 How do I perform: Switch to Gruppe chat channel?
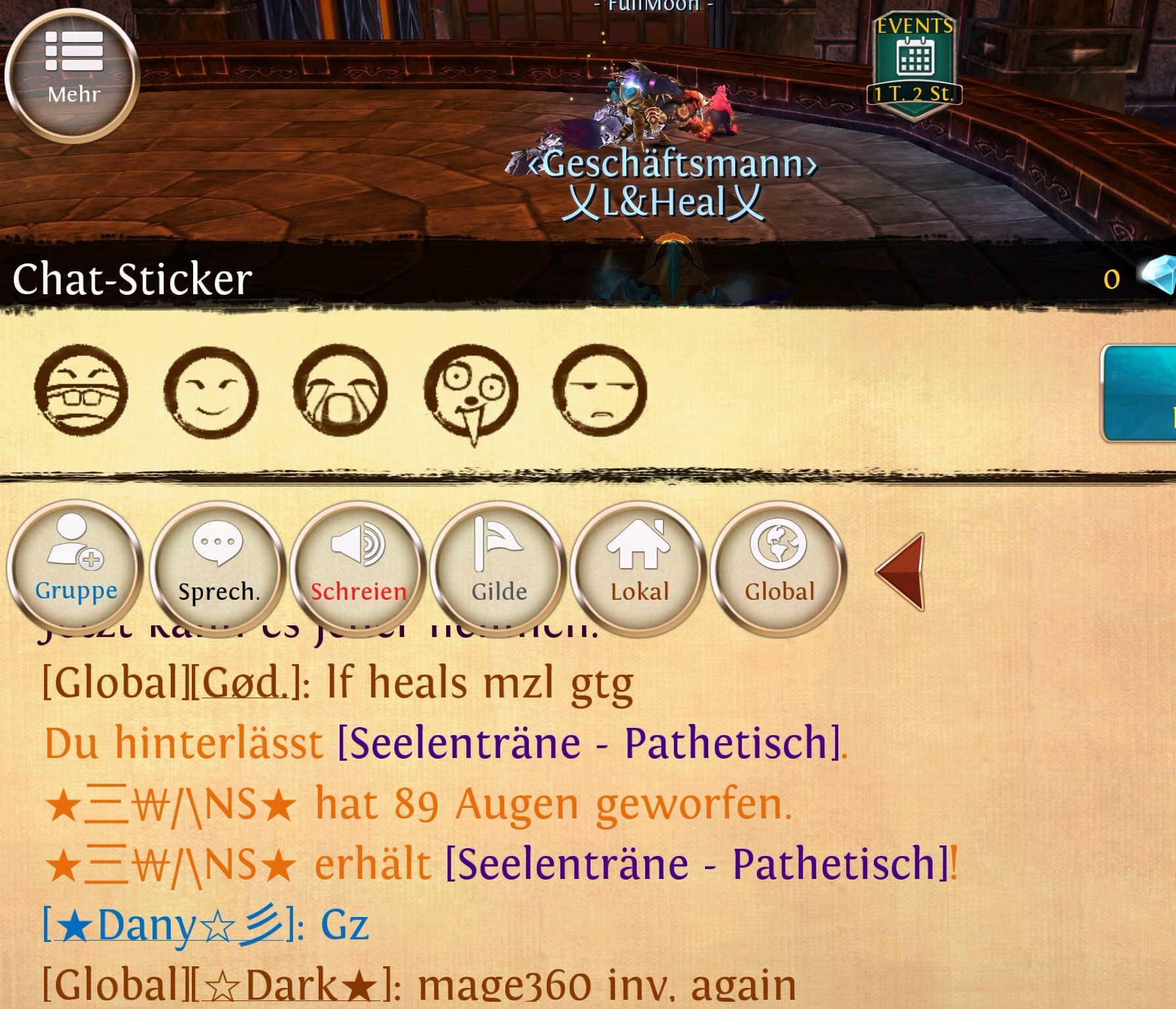point(76,569)
